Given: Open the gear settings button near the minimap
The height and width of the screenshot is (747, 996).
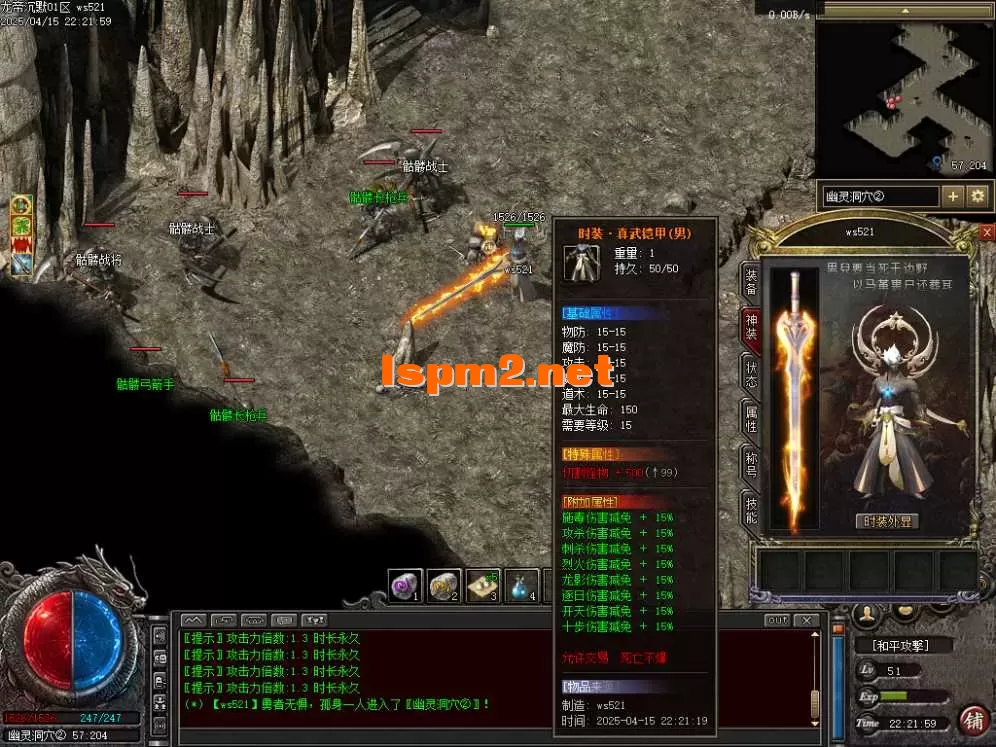Looking at the screenshot, I should [977, 196].
